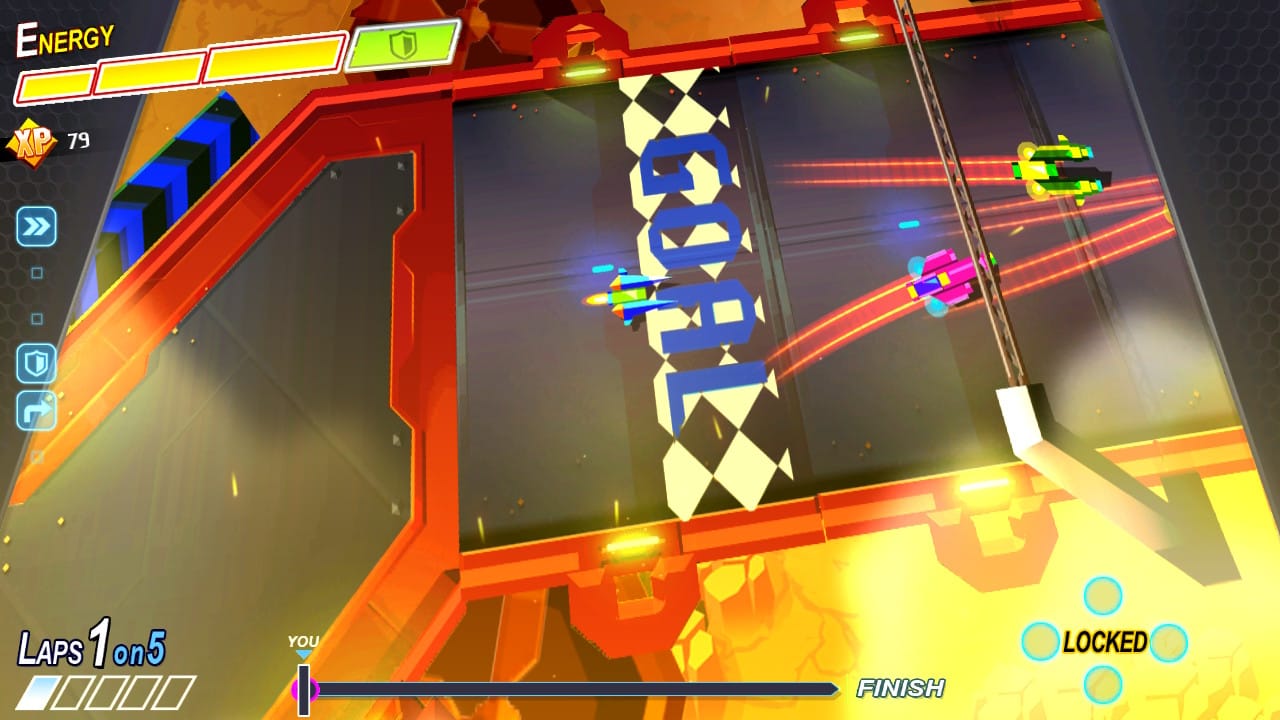Toggle the lower small square indicator on the sidebar
Viewport: 1280px width, 720px height.
tap(36, 317)
